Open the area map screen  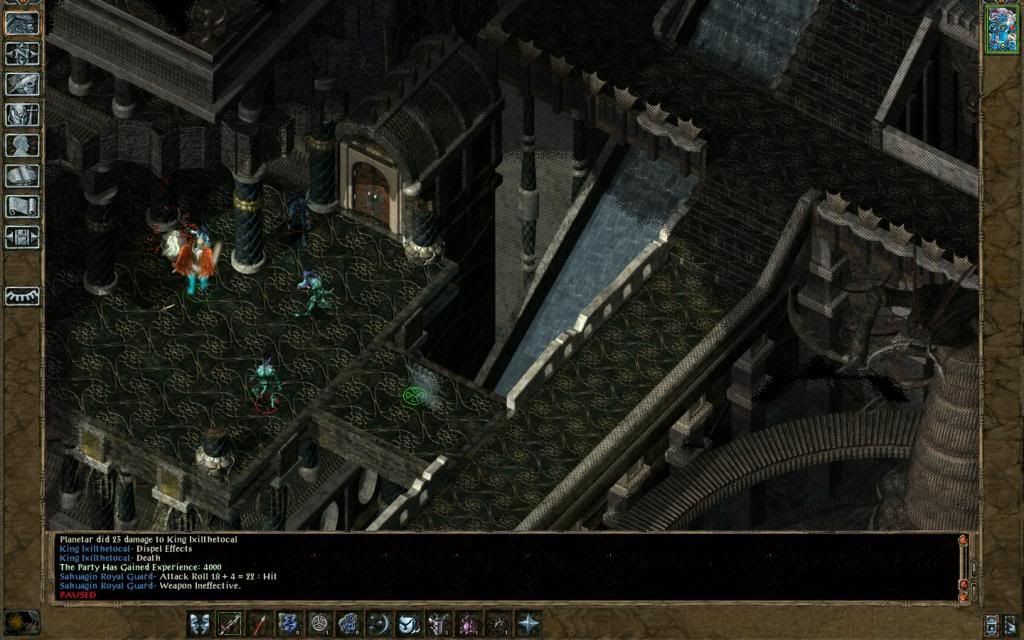click(22, 52)
